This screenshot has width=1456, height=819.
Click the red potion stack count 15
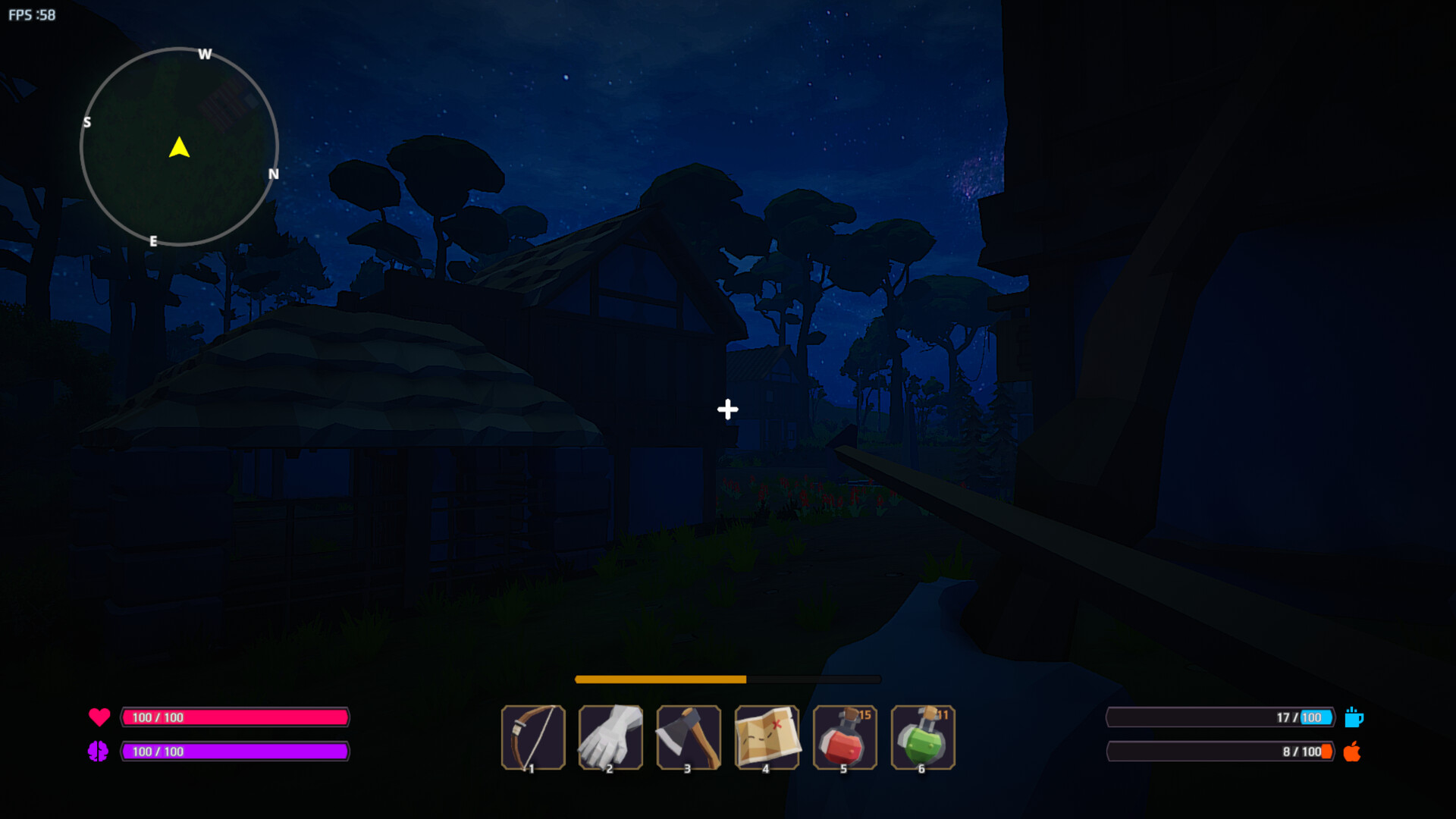(864, 714)
